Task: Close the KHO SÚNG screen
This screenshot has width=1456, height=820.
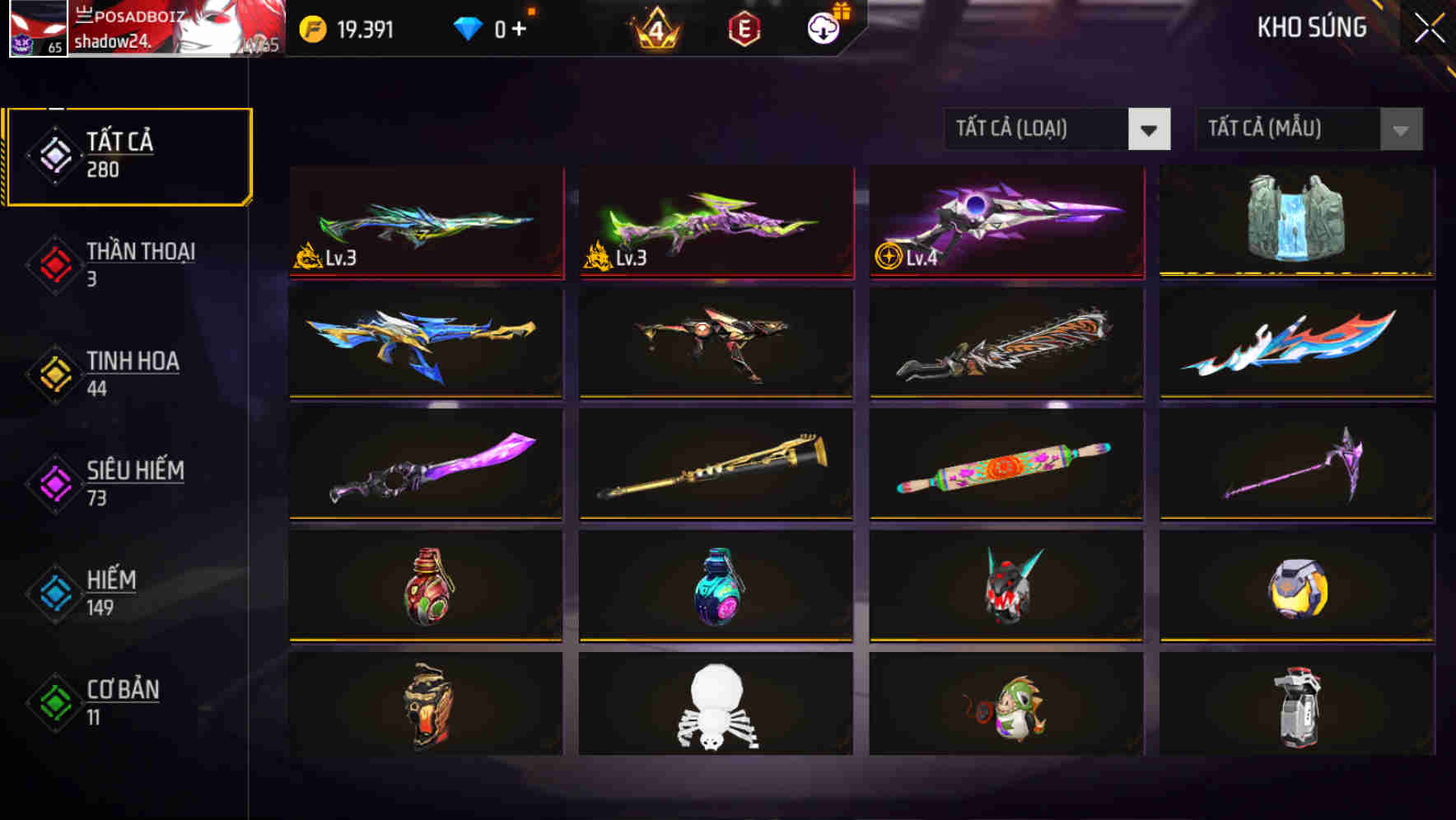Action: click(1430, 26)
